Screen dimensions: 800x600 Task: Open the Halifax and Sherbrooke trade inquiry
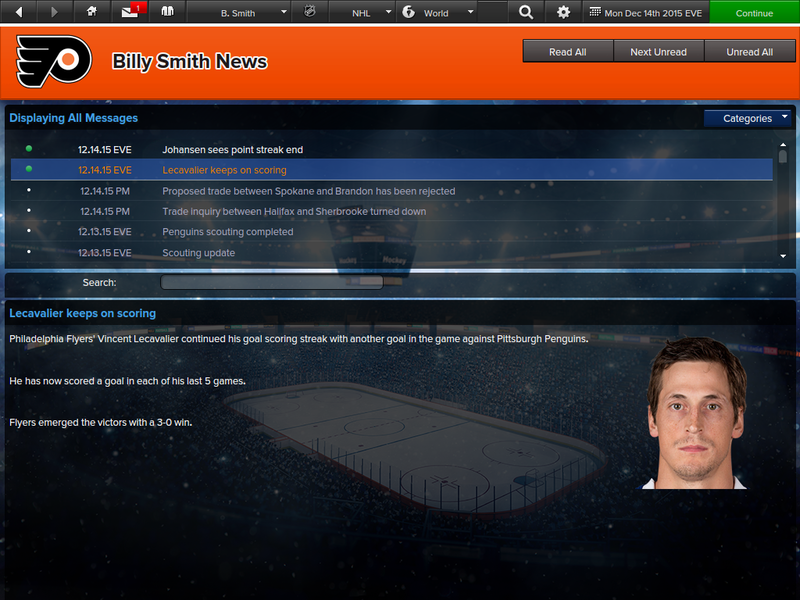294,211
